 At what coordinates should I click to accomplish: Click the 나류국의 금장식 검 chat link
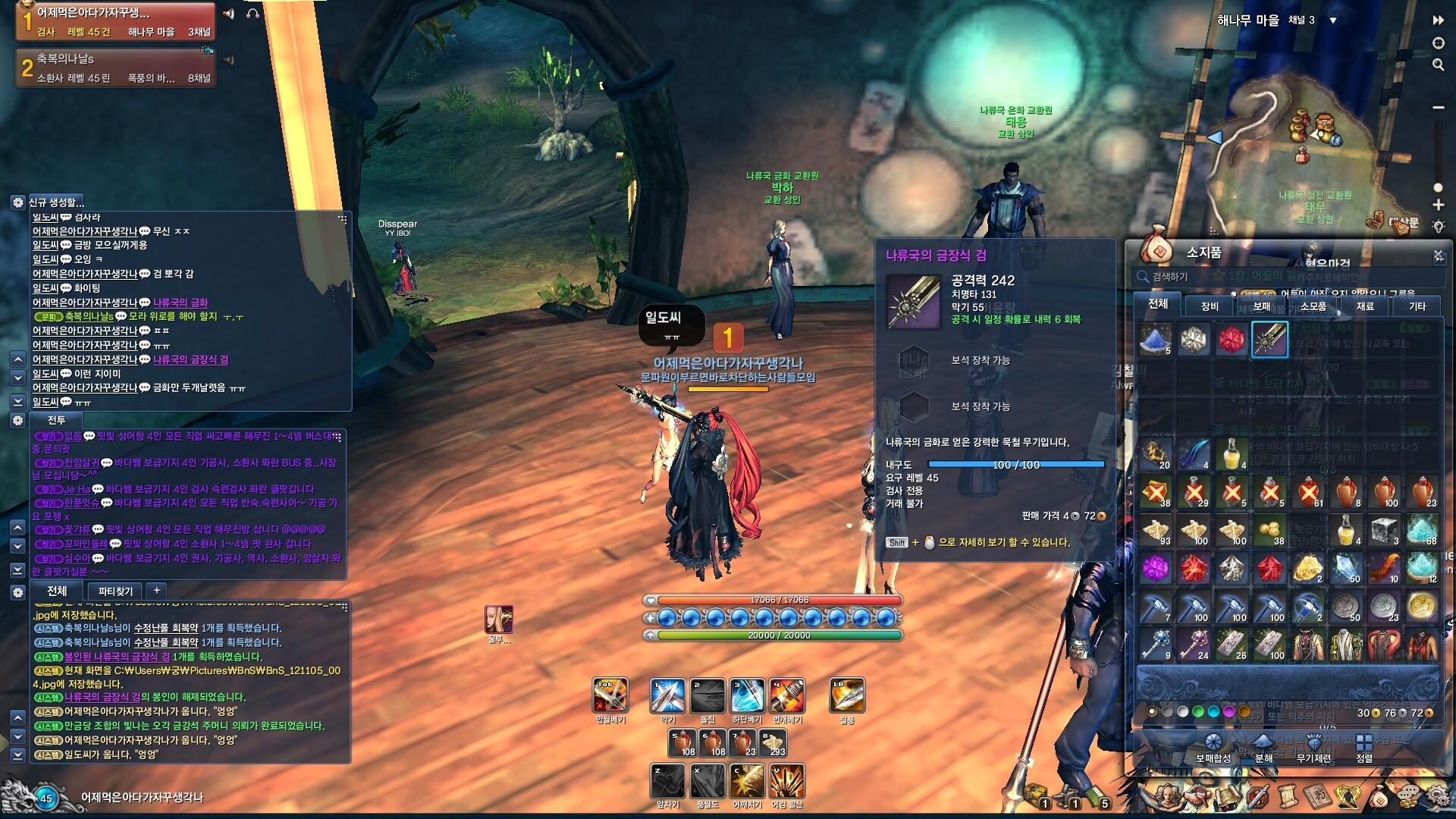190,359
